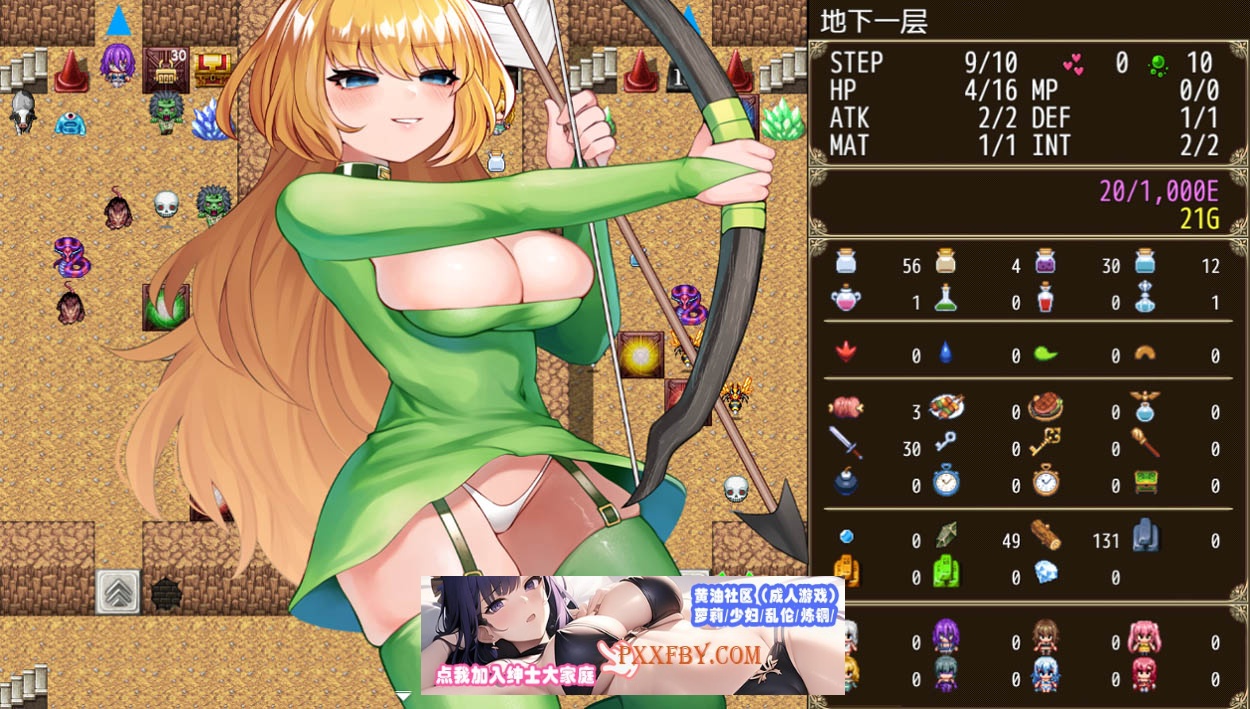Click the red flame element icon
This screenshot has width=1250, height=709.
point(846,352)
